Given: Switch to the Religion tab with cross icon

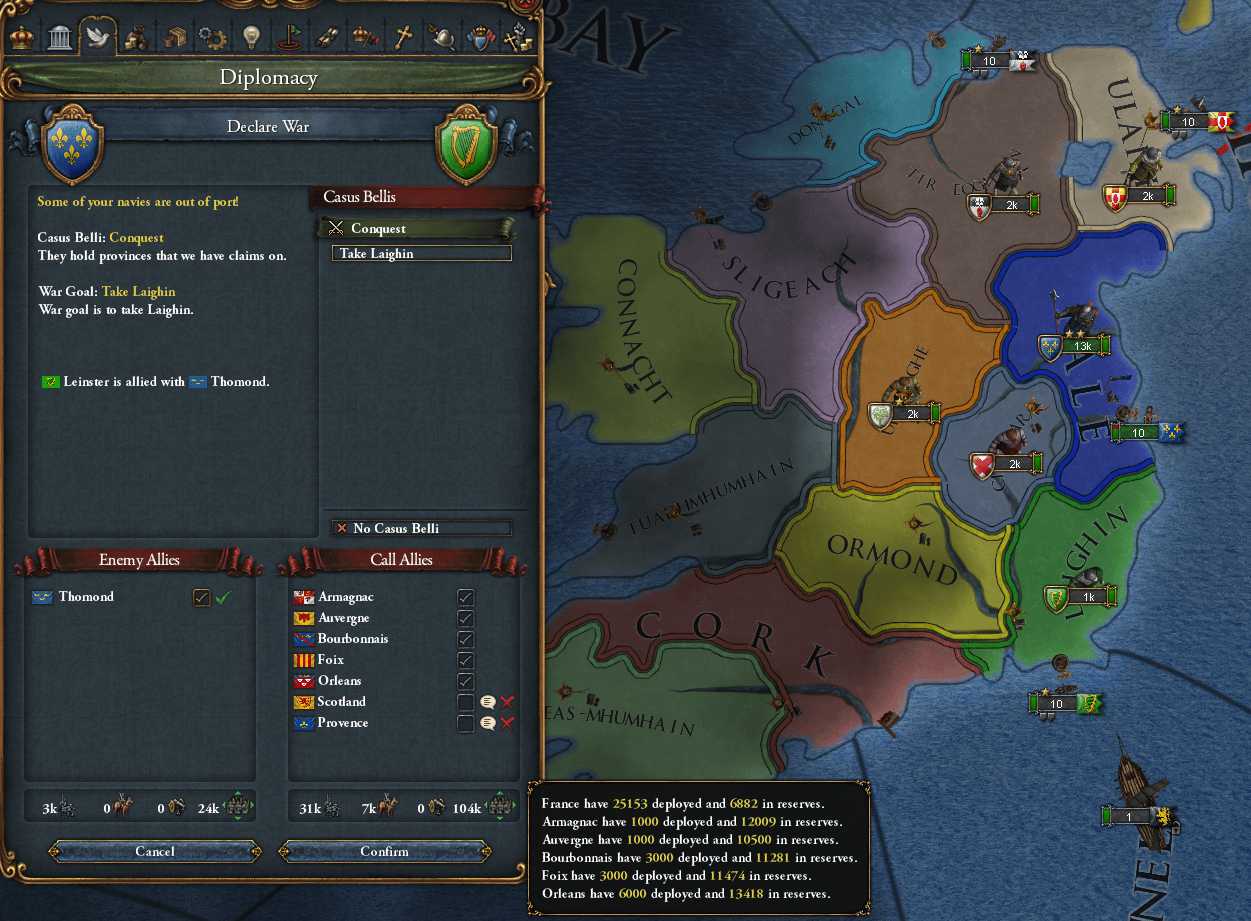Looking at the screenshot, I should [403, 37].
